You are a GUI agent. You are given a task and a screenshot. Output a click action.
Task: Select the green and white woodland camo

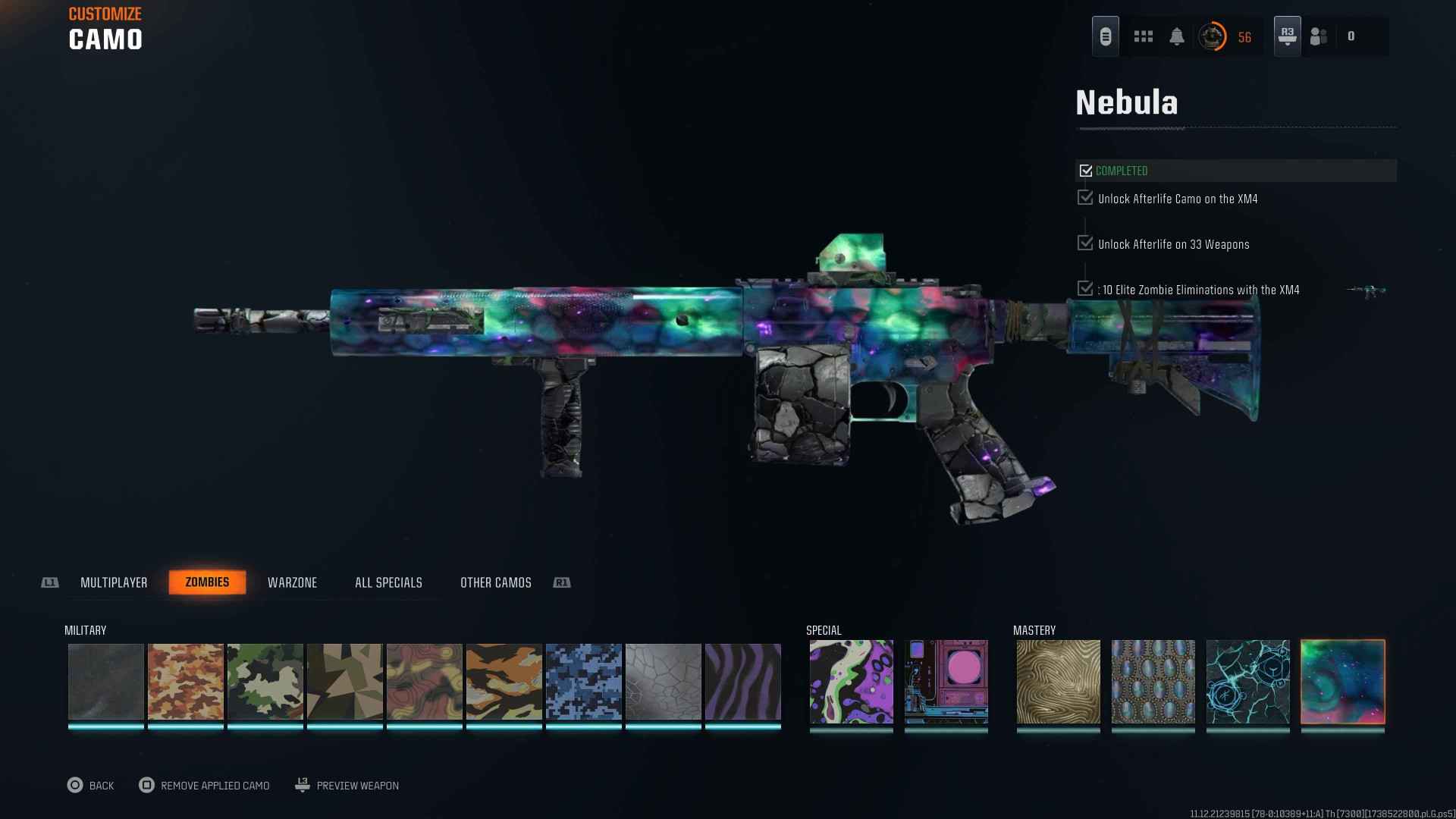tap(265, 682)
